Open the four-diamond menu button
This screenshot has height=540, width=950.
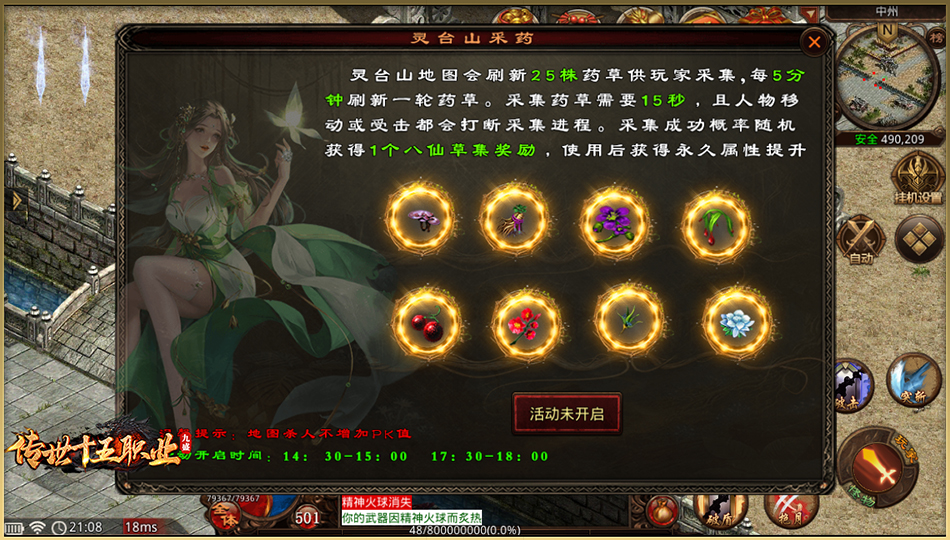point(918,239)
